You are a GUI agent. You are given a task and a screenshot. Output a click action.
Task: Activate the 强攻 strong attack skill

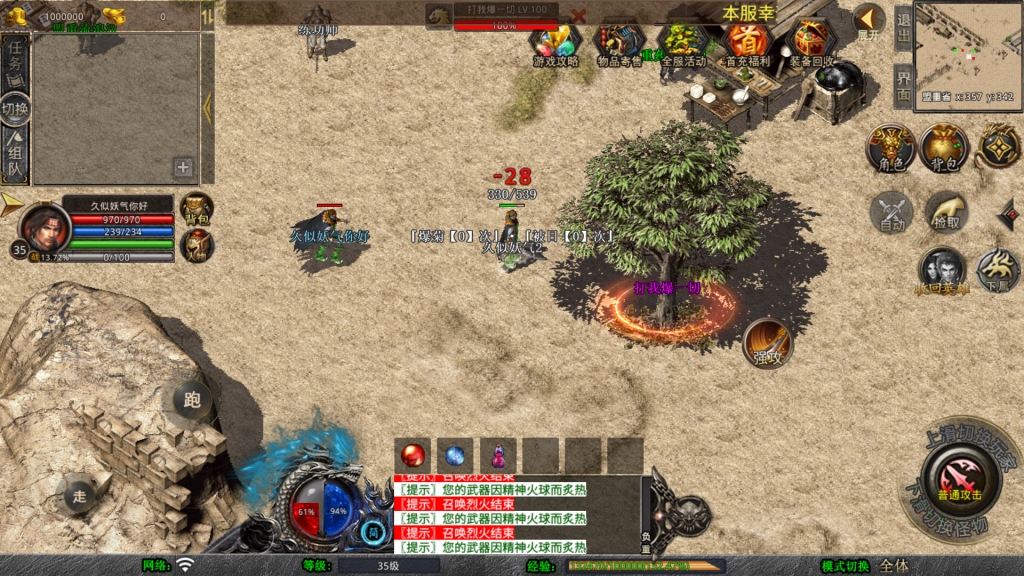(768, 343)
